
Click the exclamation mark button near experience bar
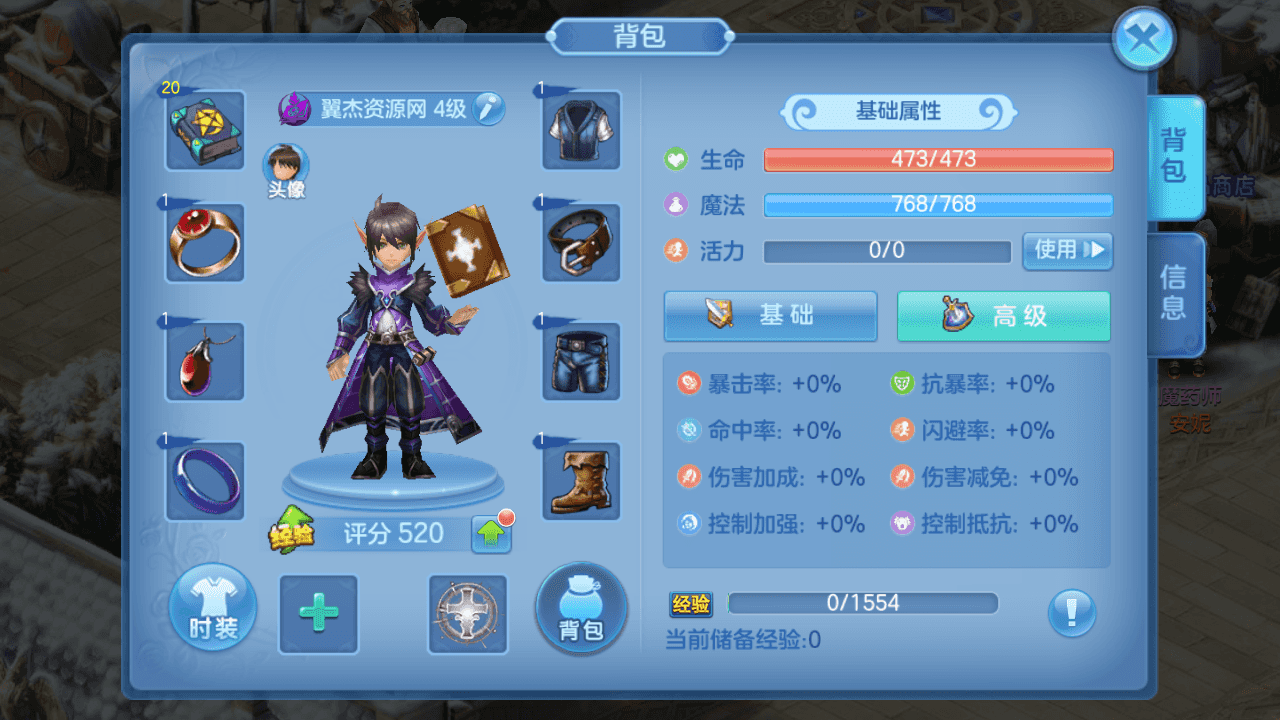(x=1072, y=615)
